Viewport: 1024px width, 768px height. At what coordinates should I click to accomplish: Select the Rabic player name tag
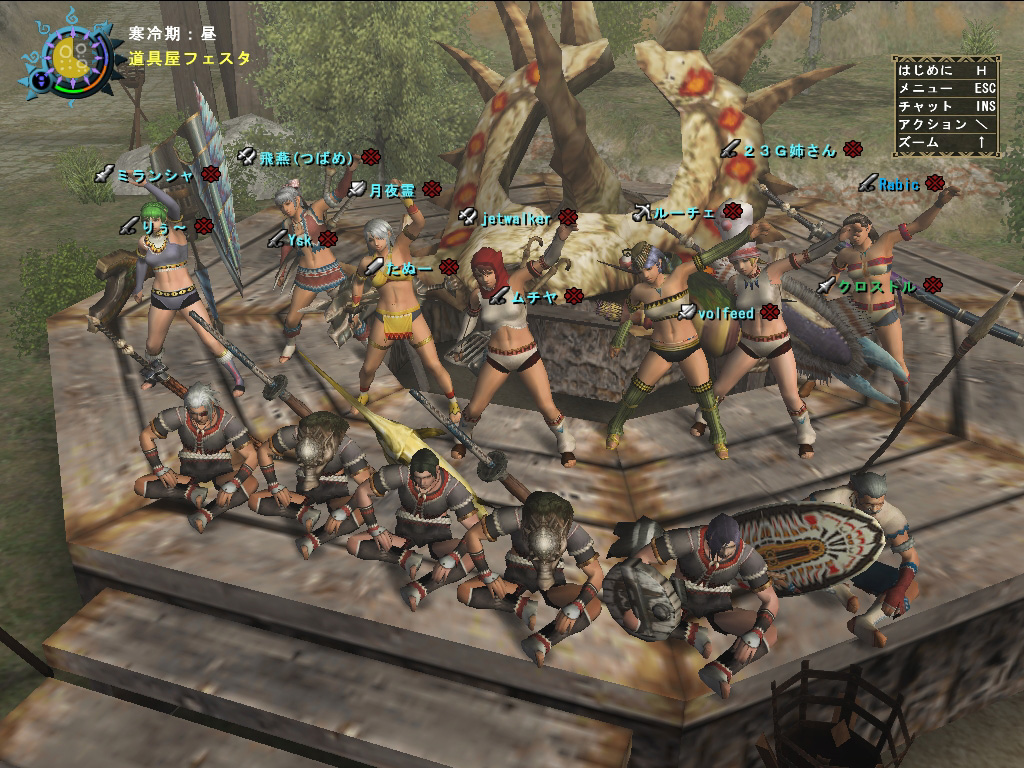[899, 183]
